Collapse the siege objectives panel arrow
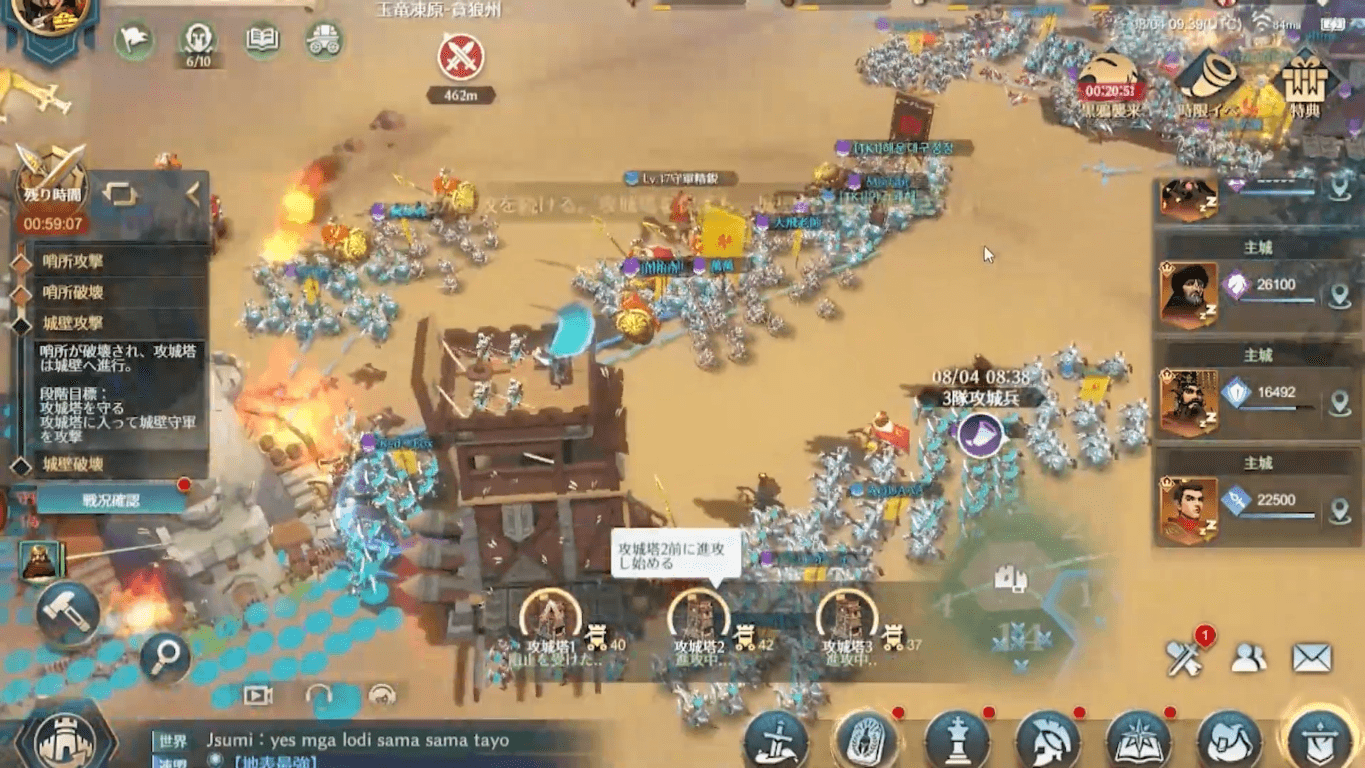This screenshot has height=768, width=1365. coord(192,194)
